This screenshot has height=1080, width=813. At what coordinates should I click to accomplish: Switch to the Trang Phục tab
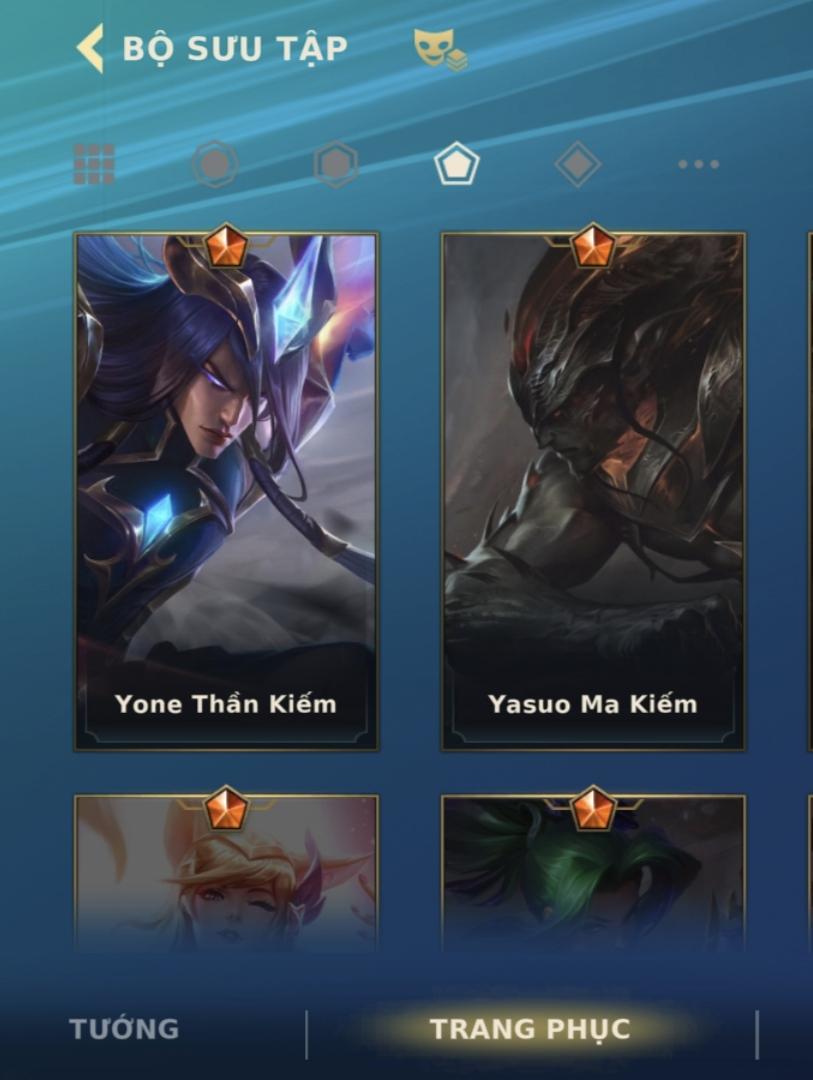coord(530,1029)
